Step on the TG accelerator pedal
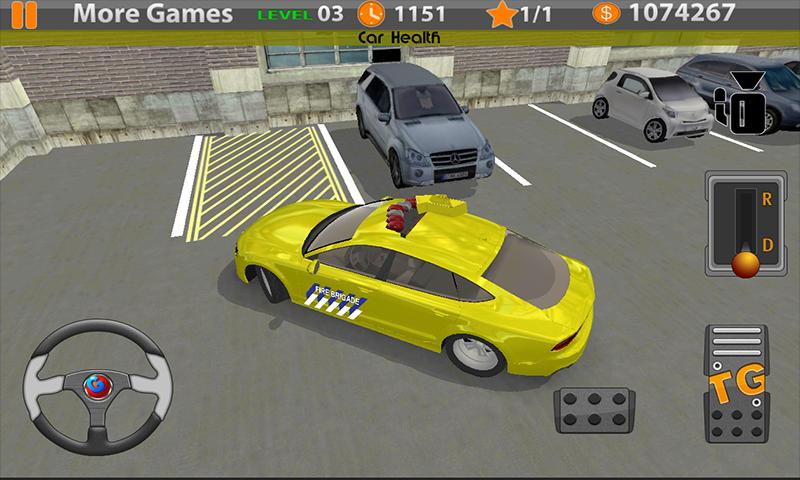The width and height of the screenshot is (800, 480). (737, 384)
